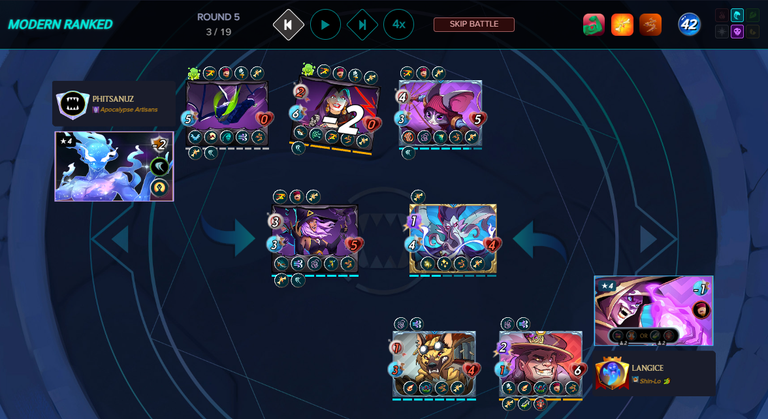Select the monster card showing -2 damage

(336, 113)
